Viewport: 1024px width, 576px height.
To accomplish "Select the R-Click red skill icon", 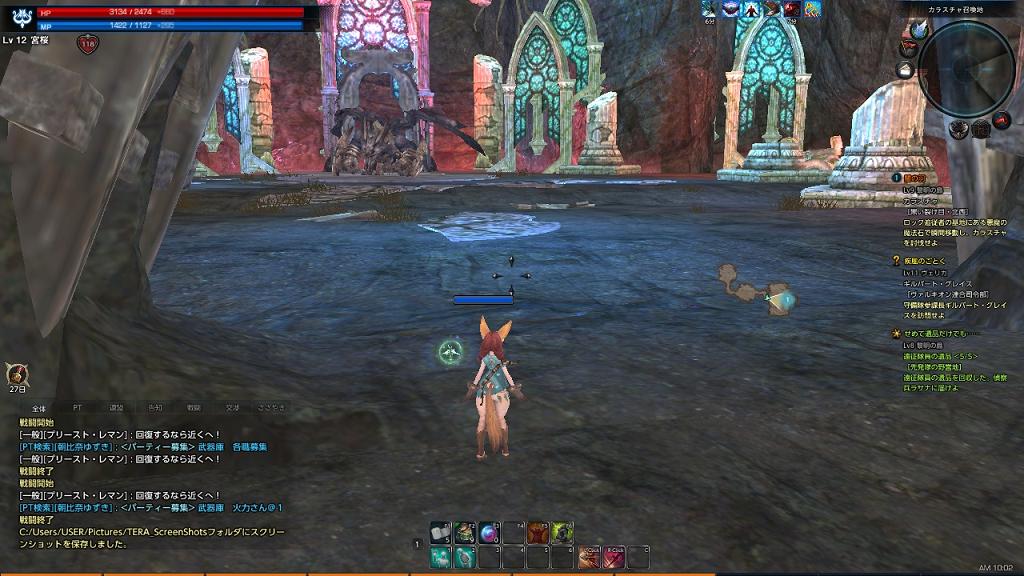I will 614,557.
